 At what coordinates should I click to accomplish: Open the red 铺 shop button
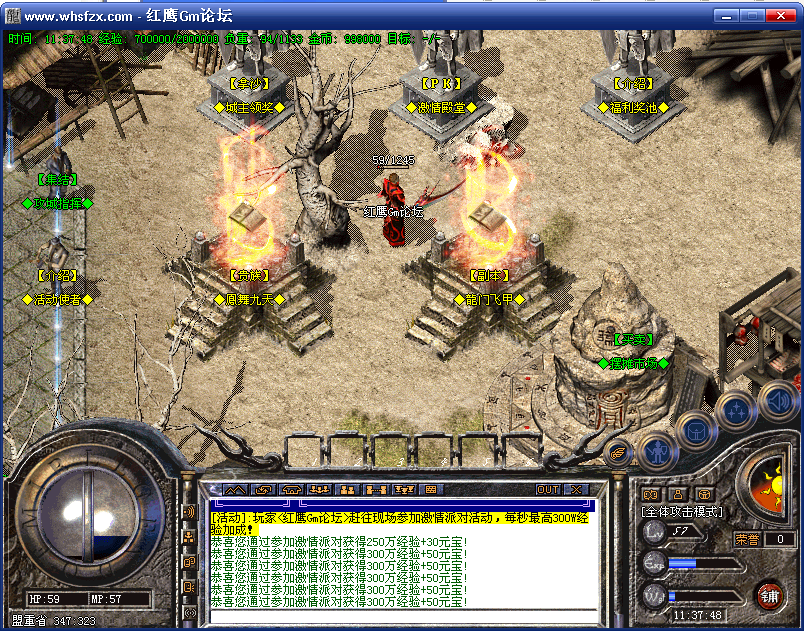768,597
